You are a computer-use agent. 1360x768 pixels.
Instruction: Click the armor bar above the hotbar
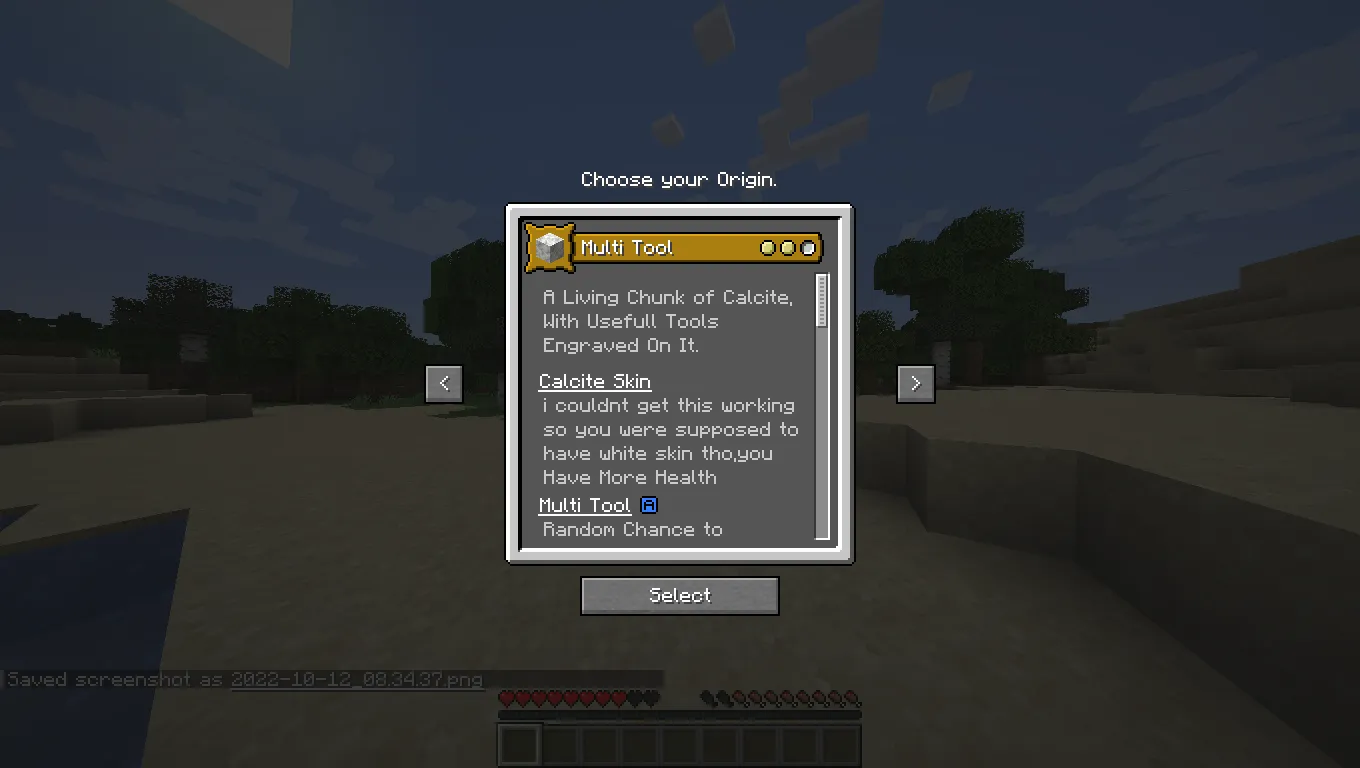(x=580, y=683)
